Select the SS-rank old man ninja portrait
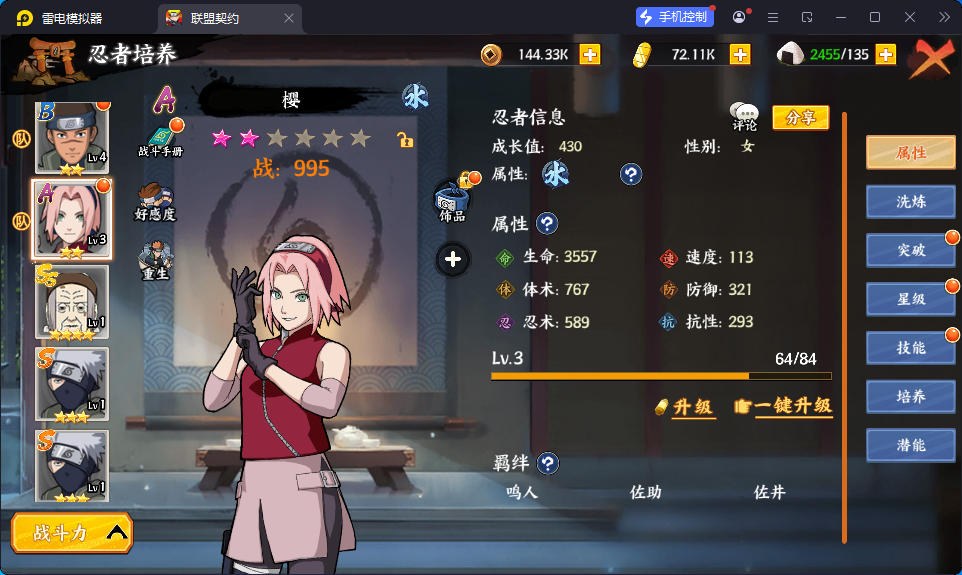 [72, 302]
